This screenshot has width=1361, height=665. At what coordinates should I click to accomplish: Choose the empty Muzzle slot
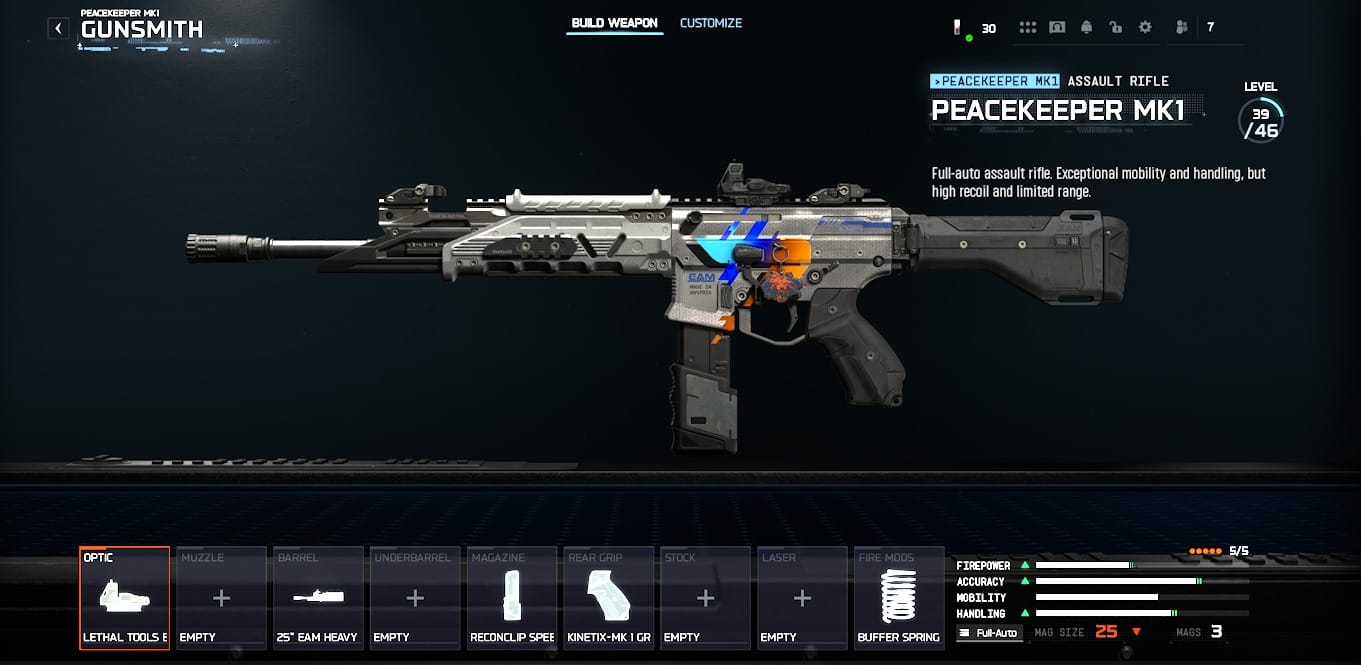coord(221,598)
